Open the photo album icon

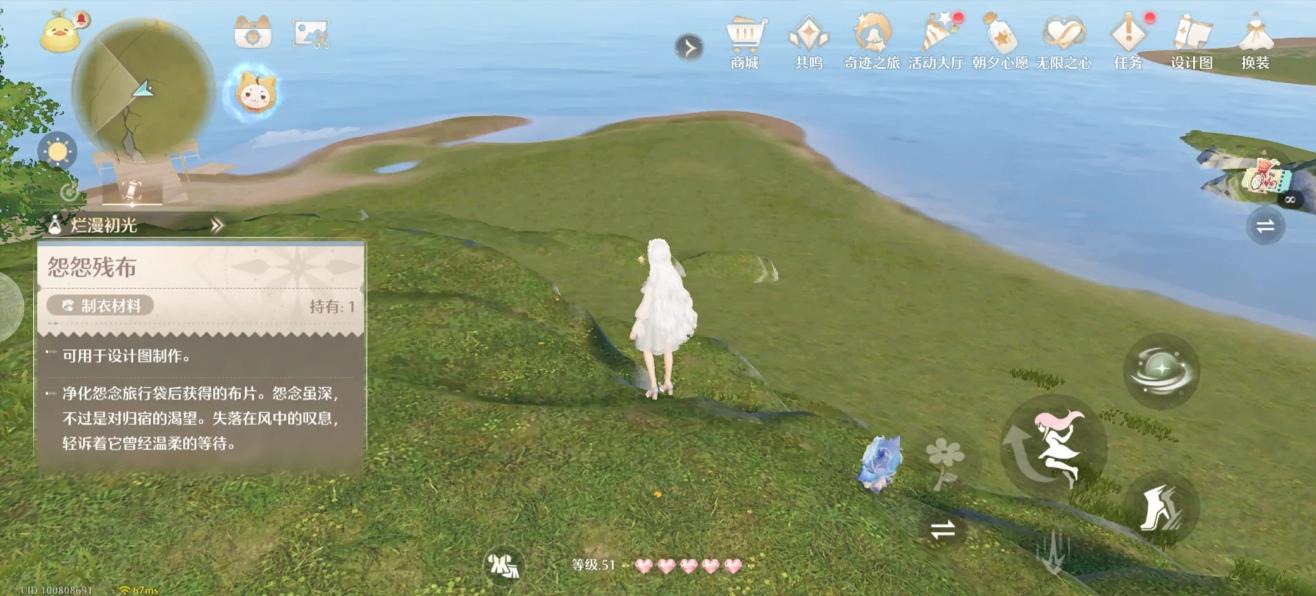[x=311, y=34]
